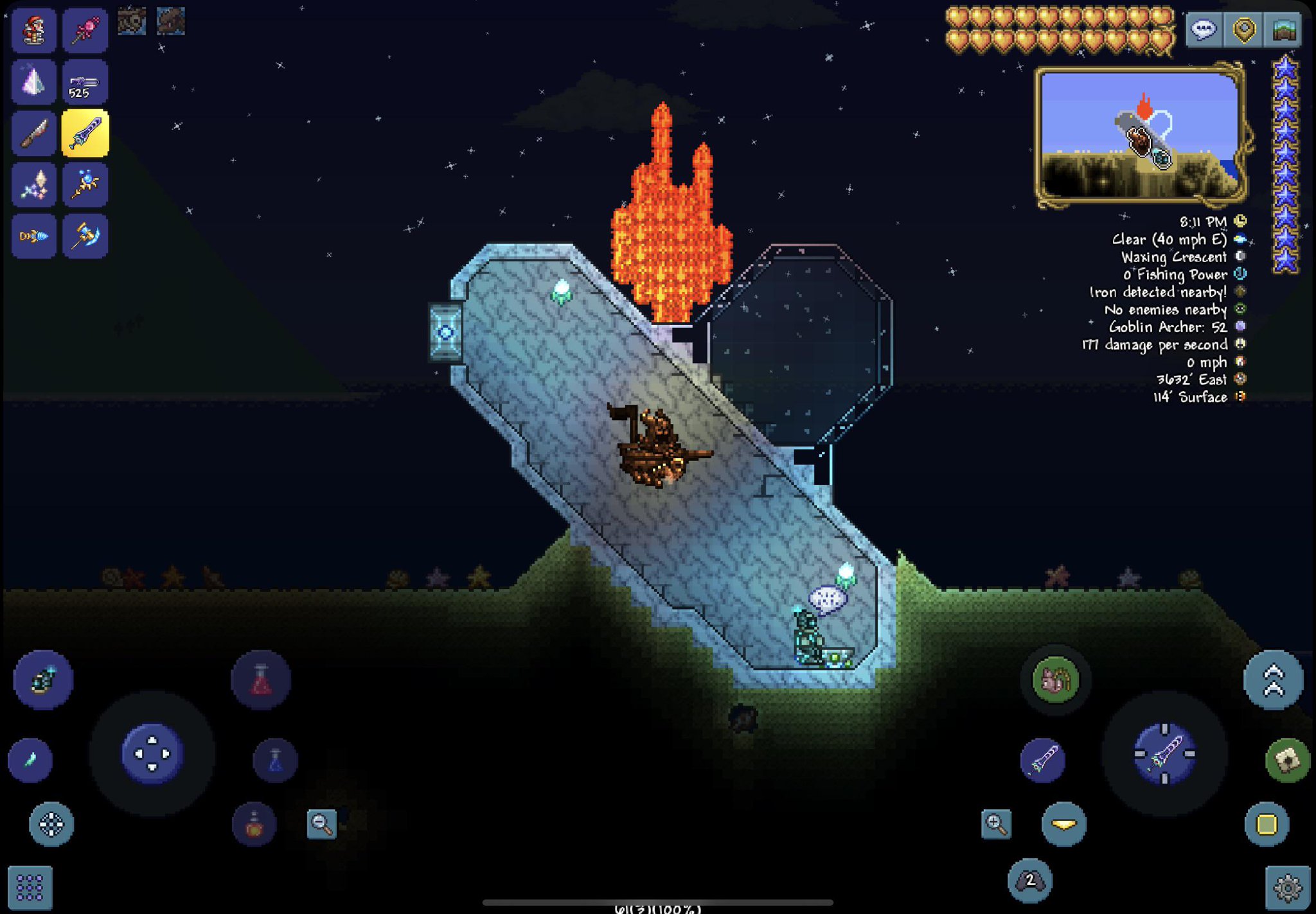This screenshot has height=914, width=1316.
Task: Select the crystal shard item slot
Action: point(33,82)
